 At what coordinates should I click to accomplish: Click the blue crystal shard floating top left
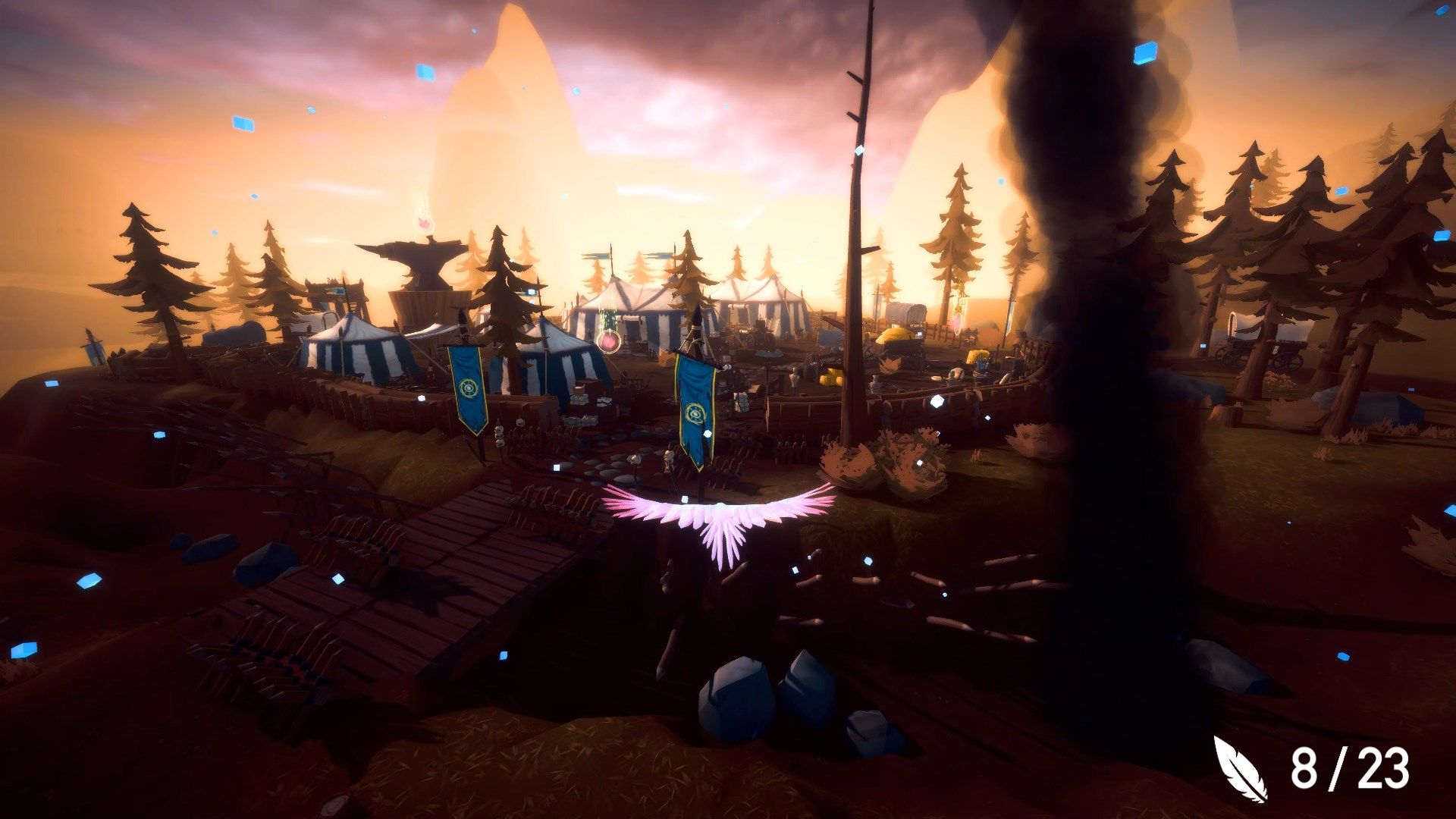point(243,121)
